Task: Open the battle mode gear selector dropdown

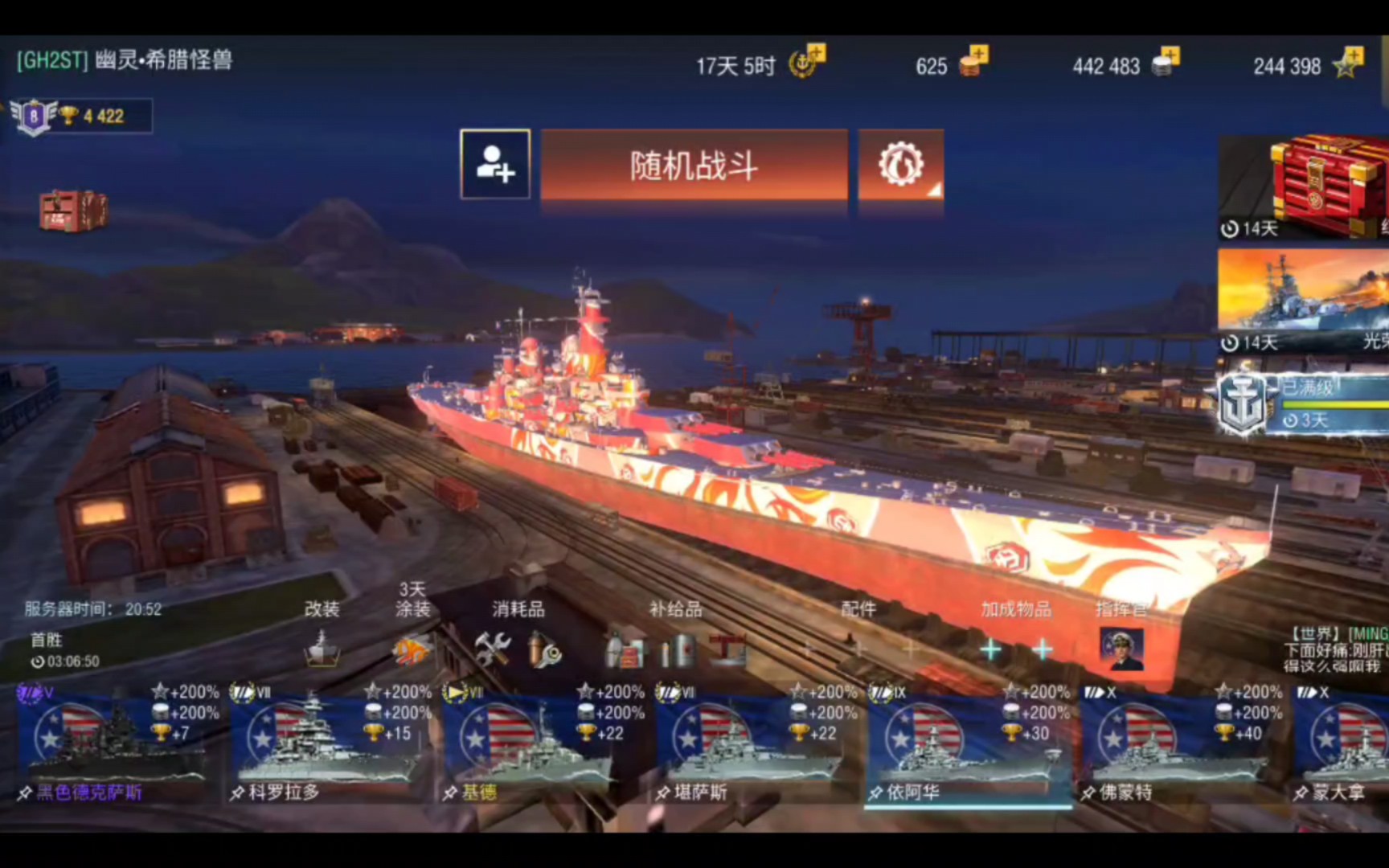Action: [901, 166]
